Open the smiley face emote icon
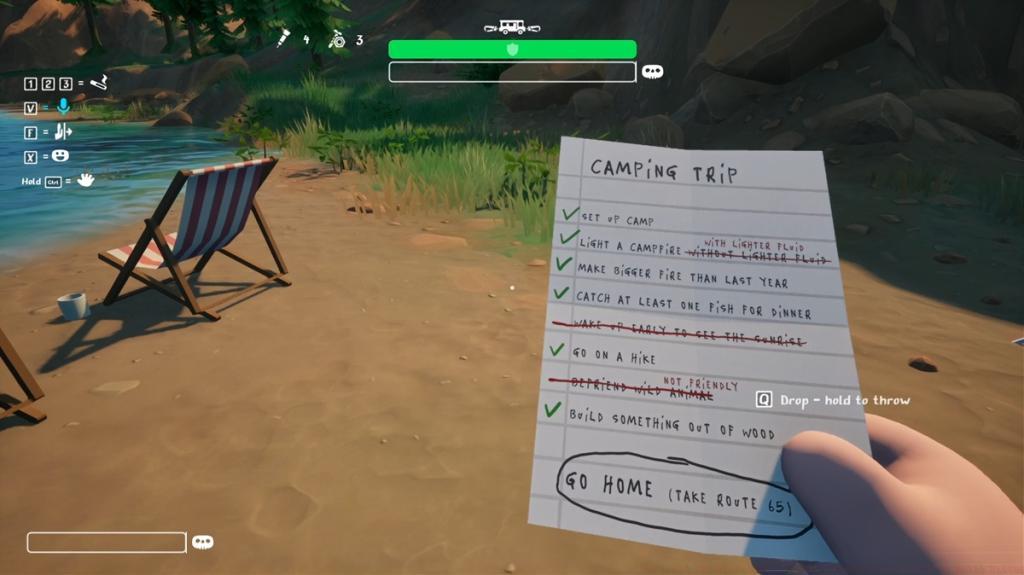This screenshot has width=1024, height=575. tap(60, 156)
